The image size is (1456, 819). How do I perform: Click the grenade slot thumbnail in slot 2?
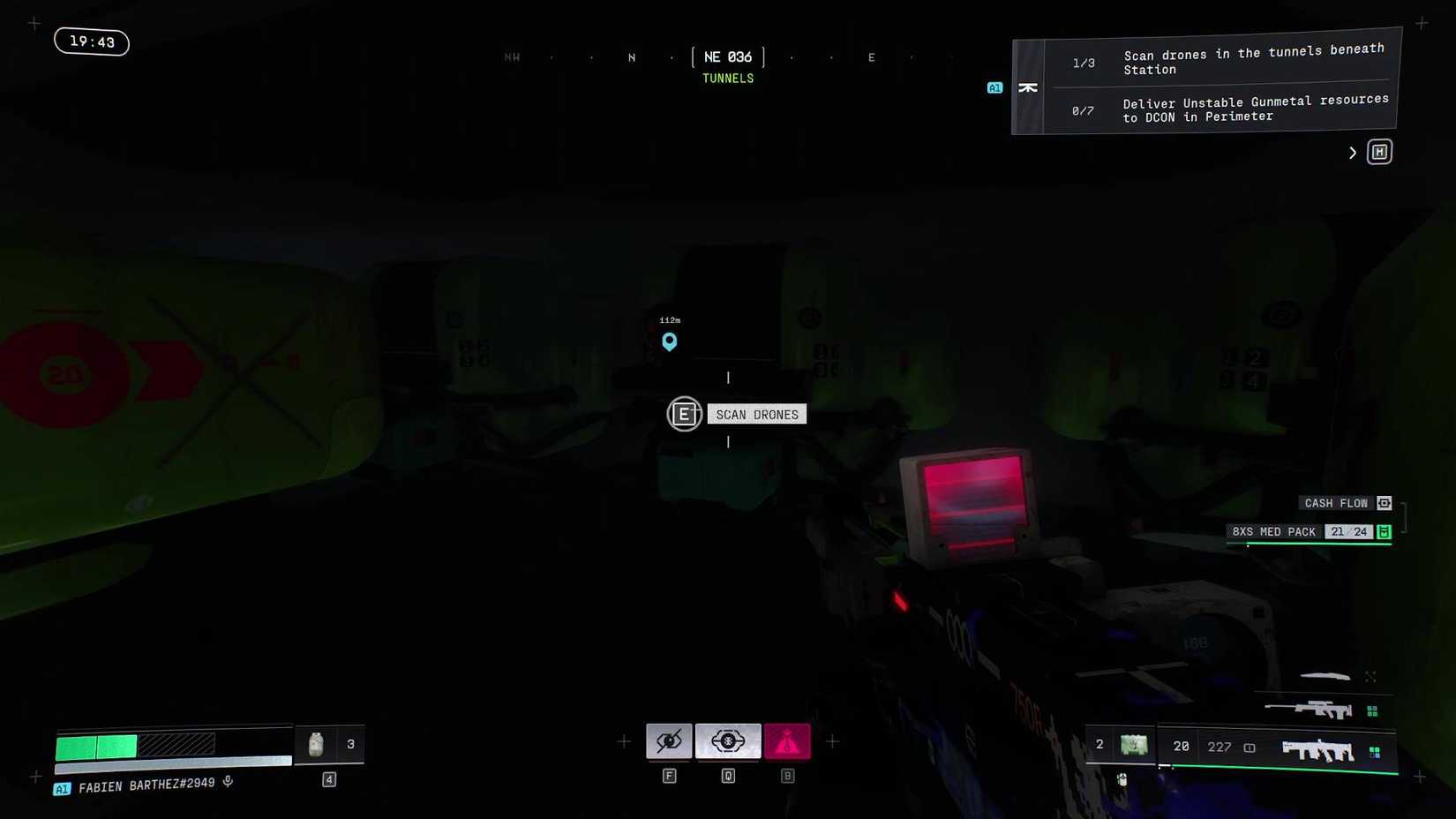point(1136,746)
